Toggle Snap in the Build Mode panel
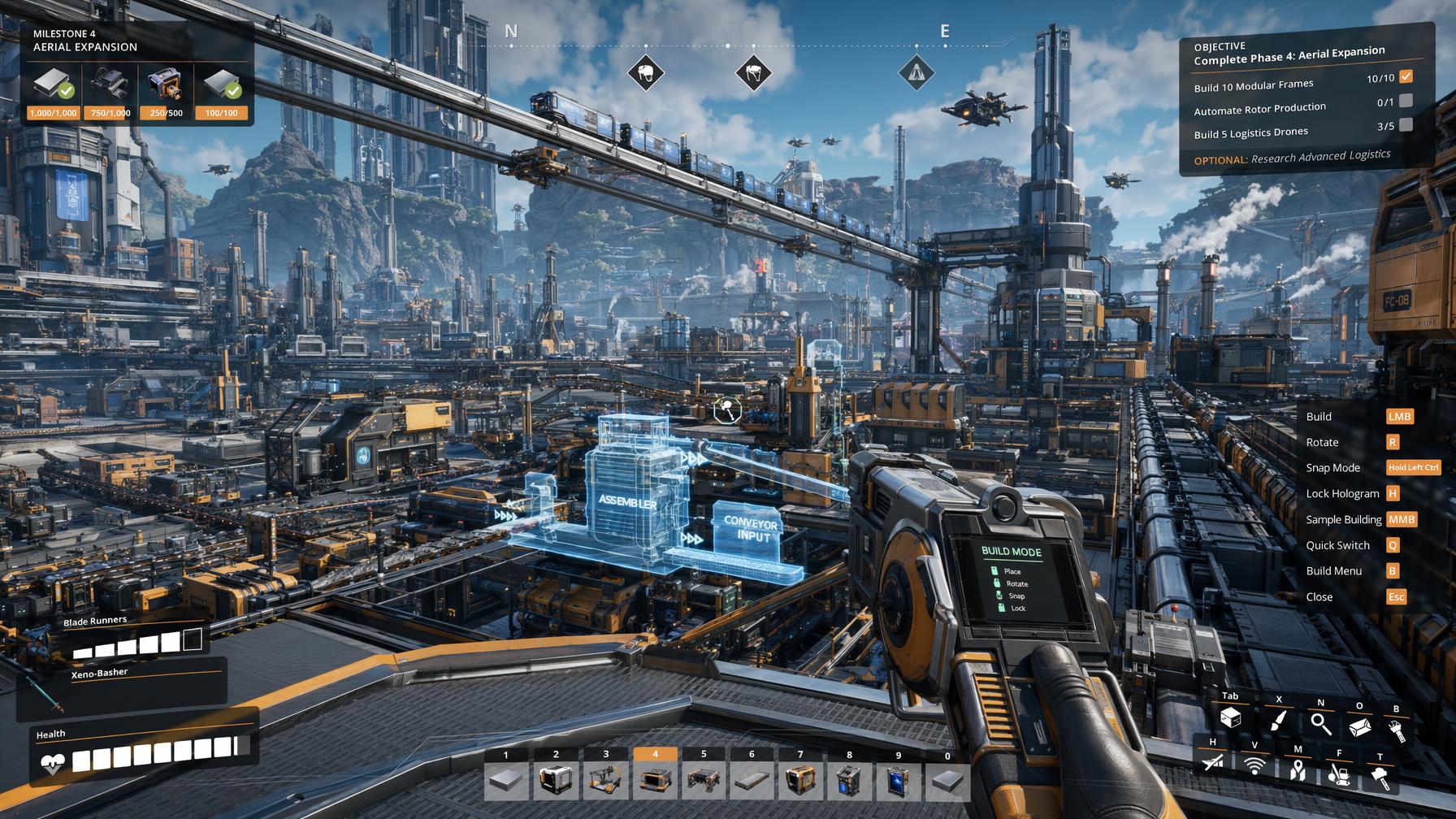The width and height of the screenshot is (1456, 819). tap(1012, 596)
